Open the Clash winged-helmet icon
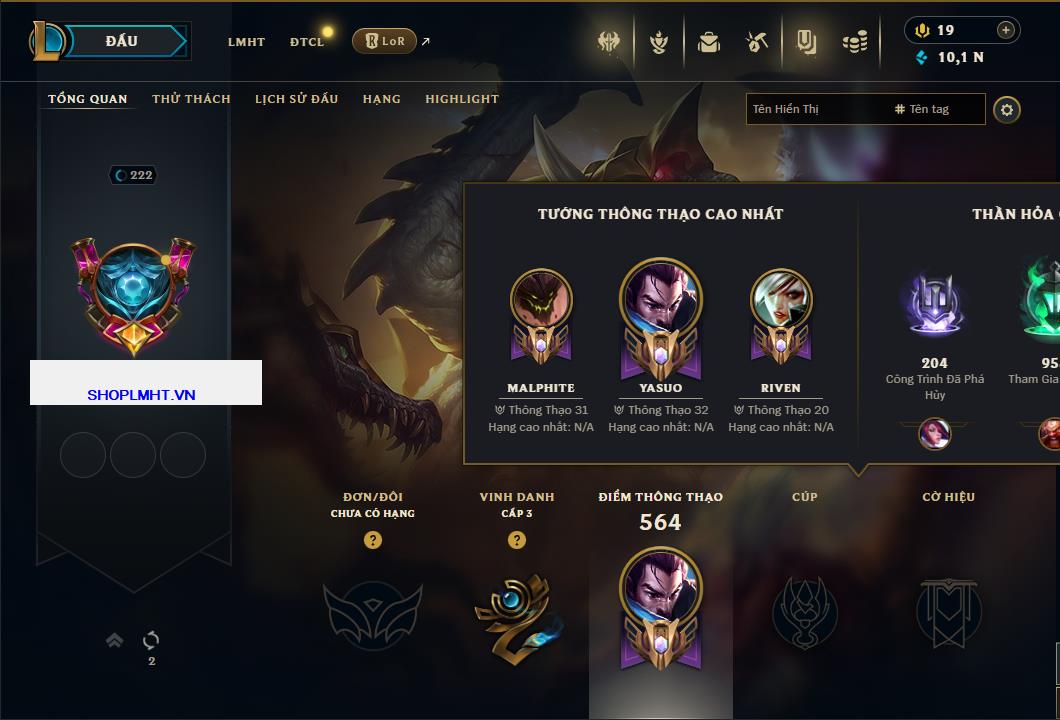The height and width of the screenshot is (720, 1060). [609, 42]
